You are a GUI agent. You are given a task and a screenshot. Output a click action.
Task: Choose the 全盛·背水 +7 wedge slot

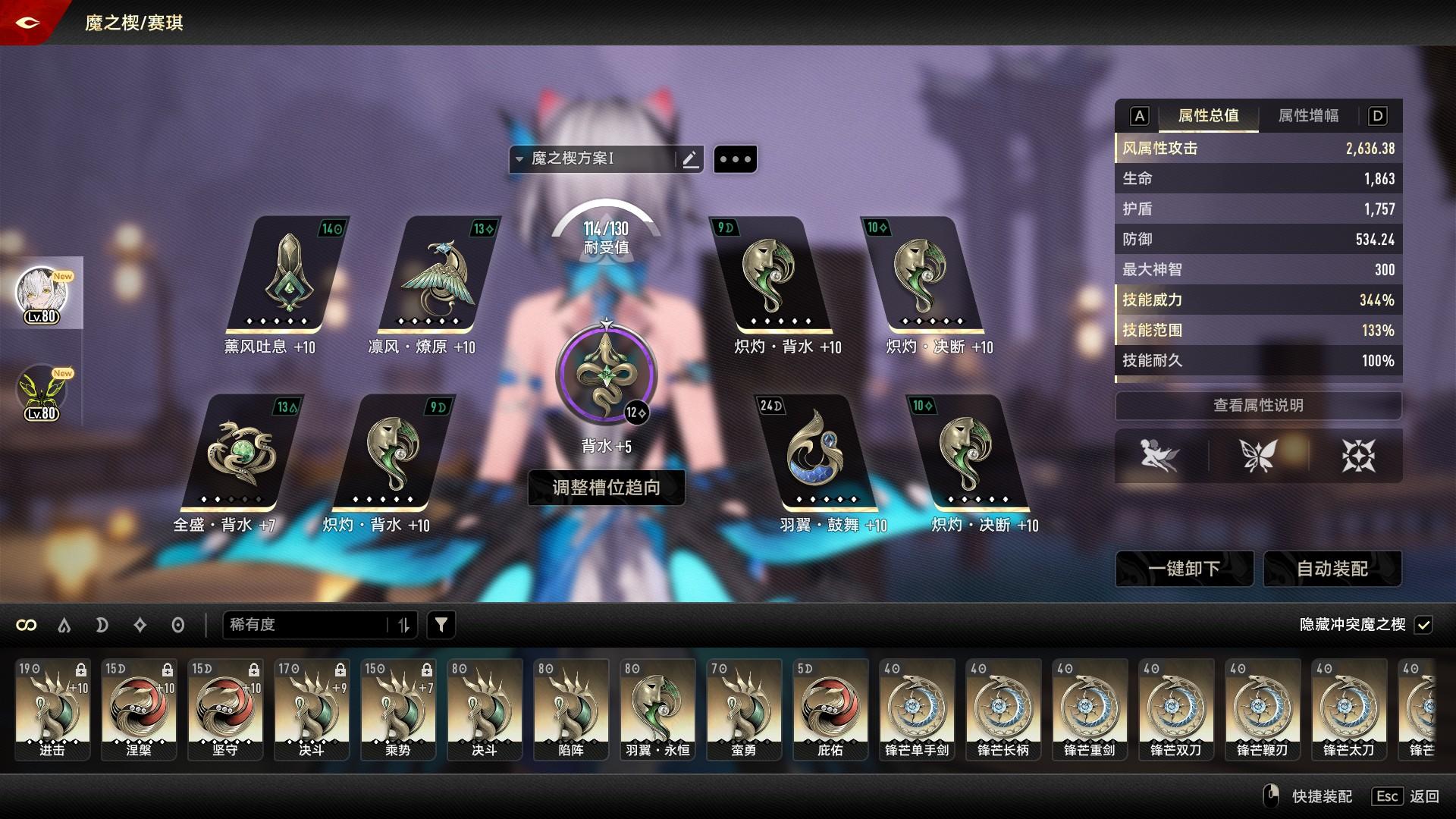pyautogui.click(x=241, y=453)
